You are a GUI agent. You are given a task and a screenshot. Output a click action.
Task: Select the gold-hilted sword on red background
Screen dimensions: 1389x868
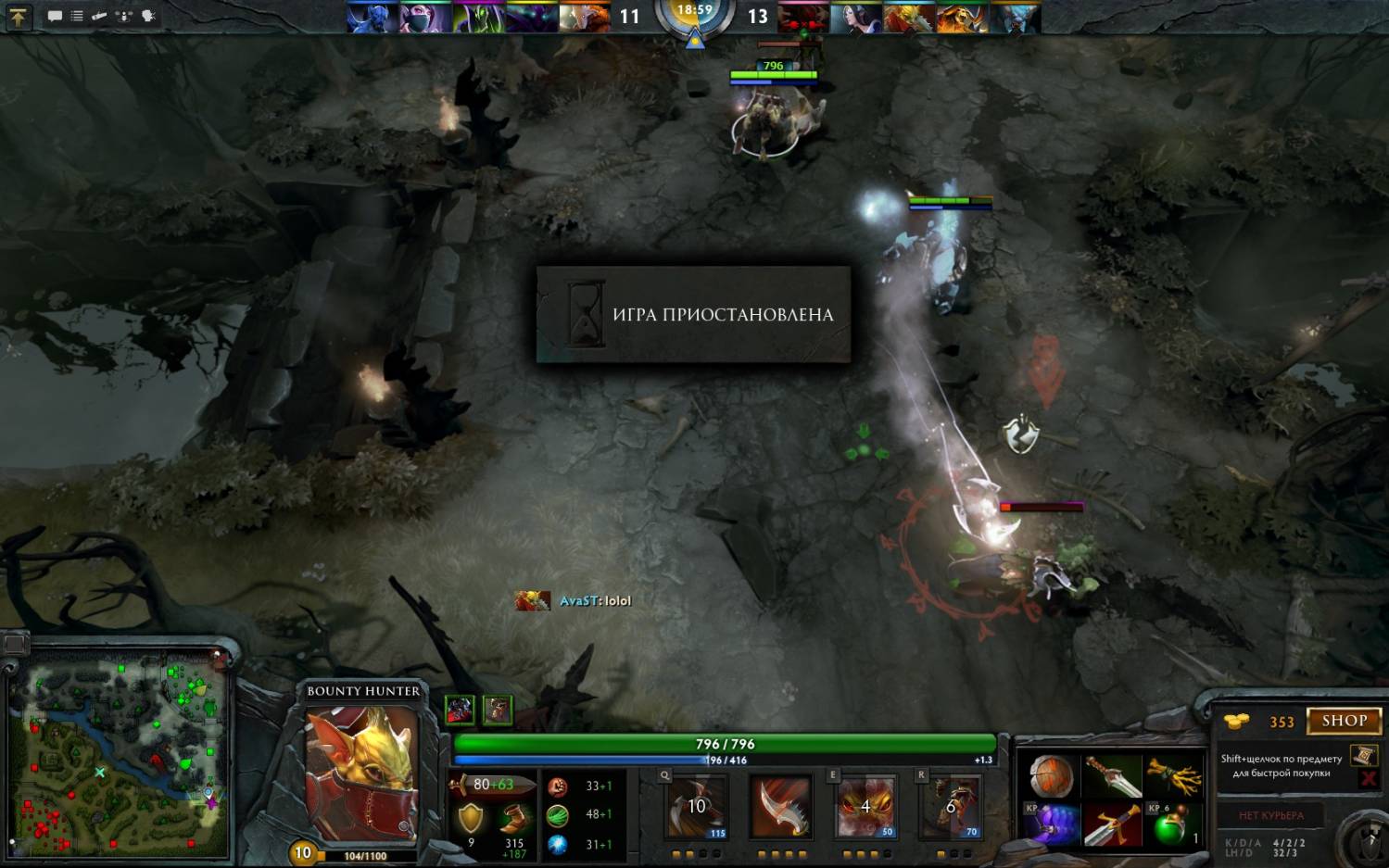click(x=1112, y=824)
